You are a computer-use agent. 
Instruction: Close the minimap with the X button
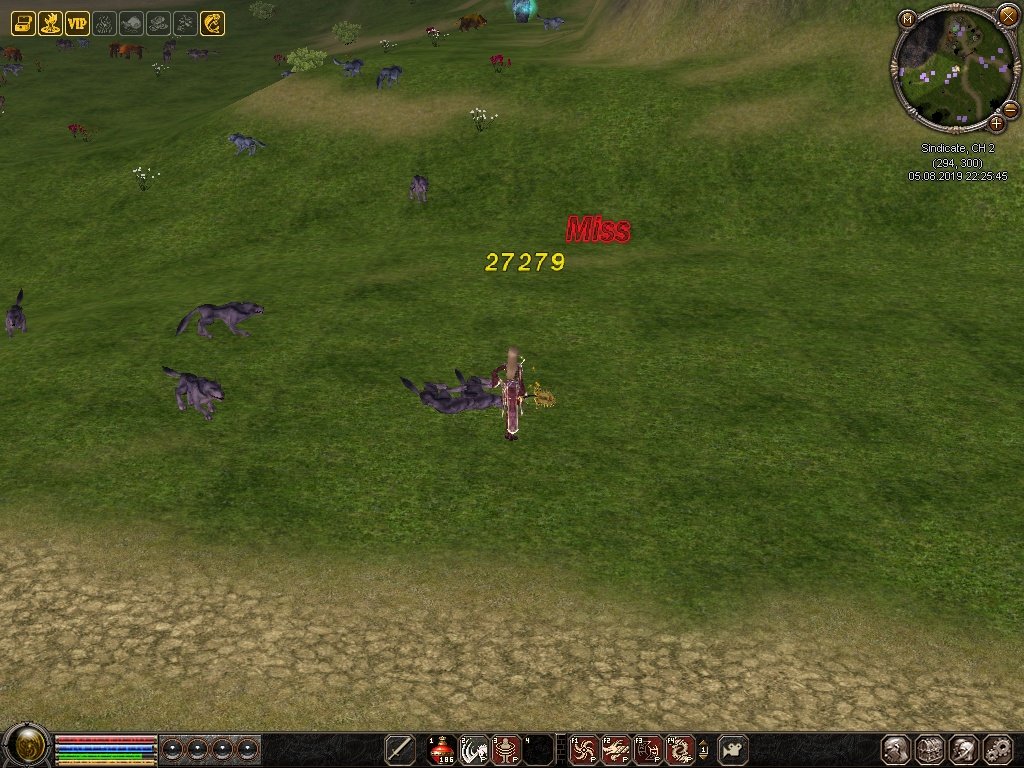[1007, 16]
